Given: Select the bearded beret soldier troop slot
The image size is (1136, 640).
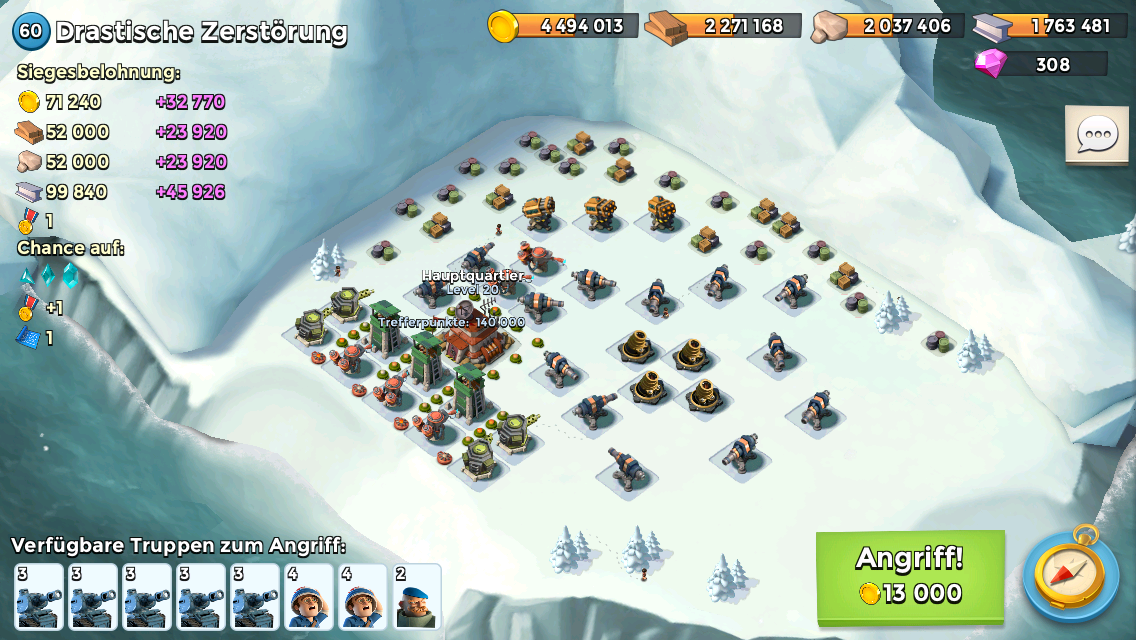Looking at the screenshot, I should (416, 598).
